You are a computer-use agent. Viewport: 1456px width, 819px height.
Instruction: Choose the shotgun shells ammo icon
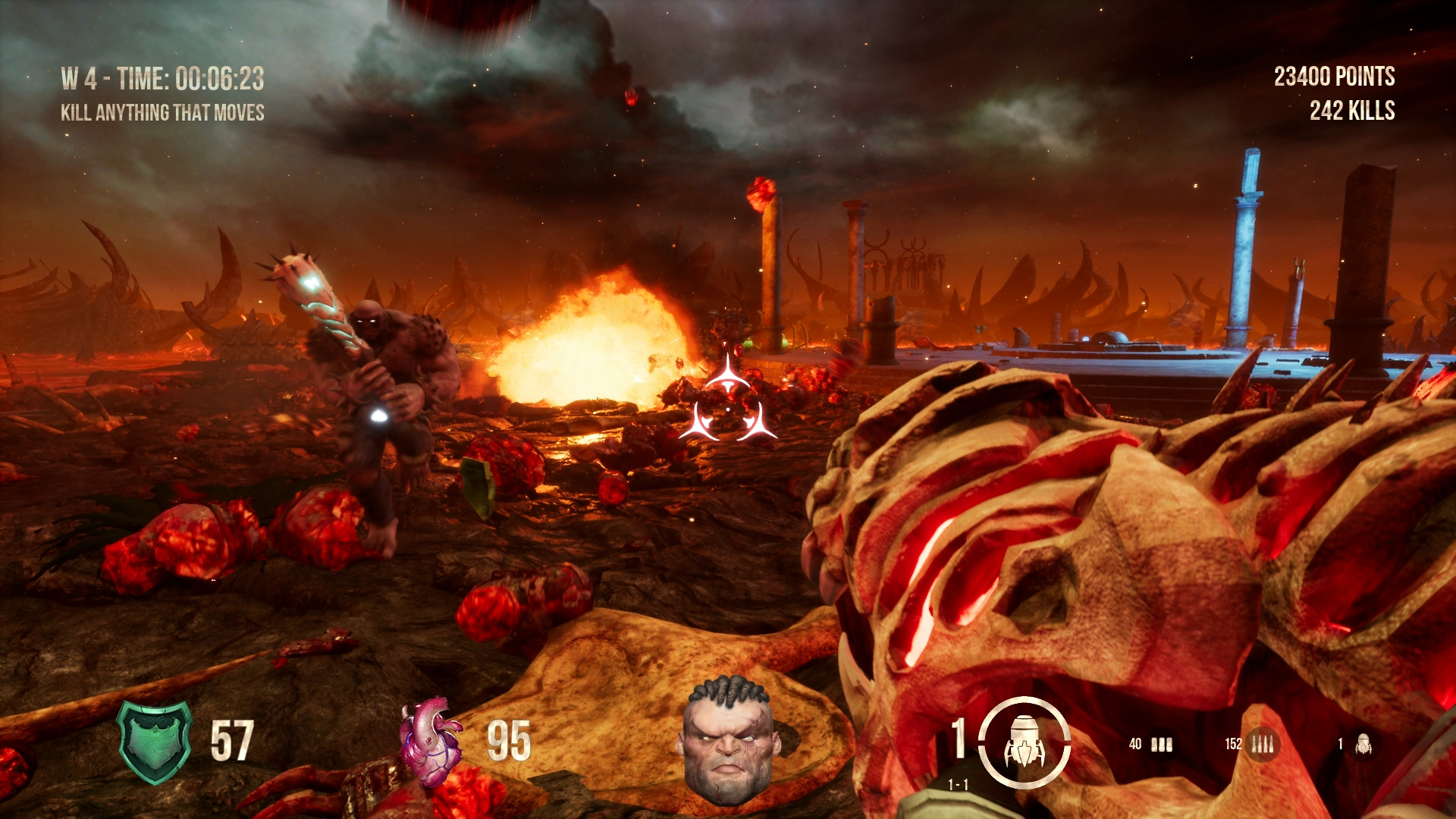(x=1161, y=745)
